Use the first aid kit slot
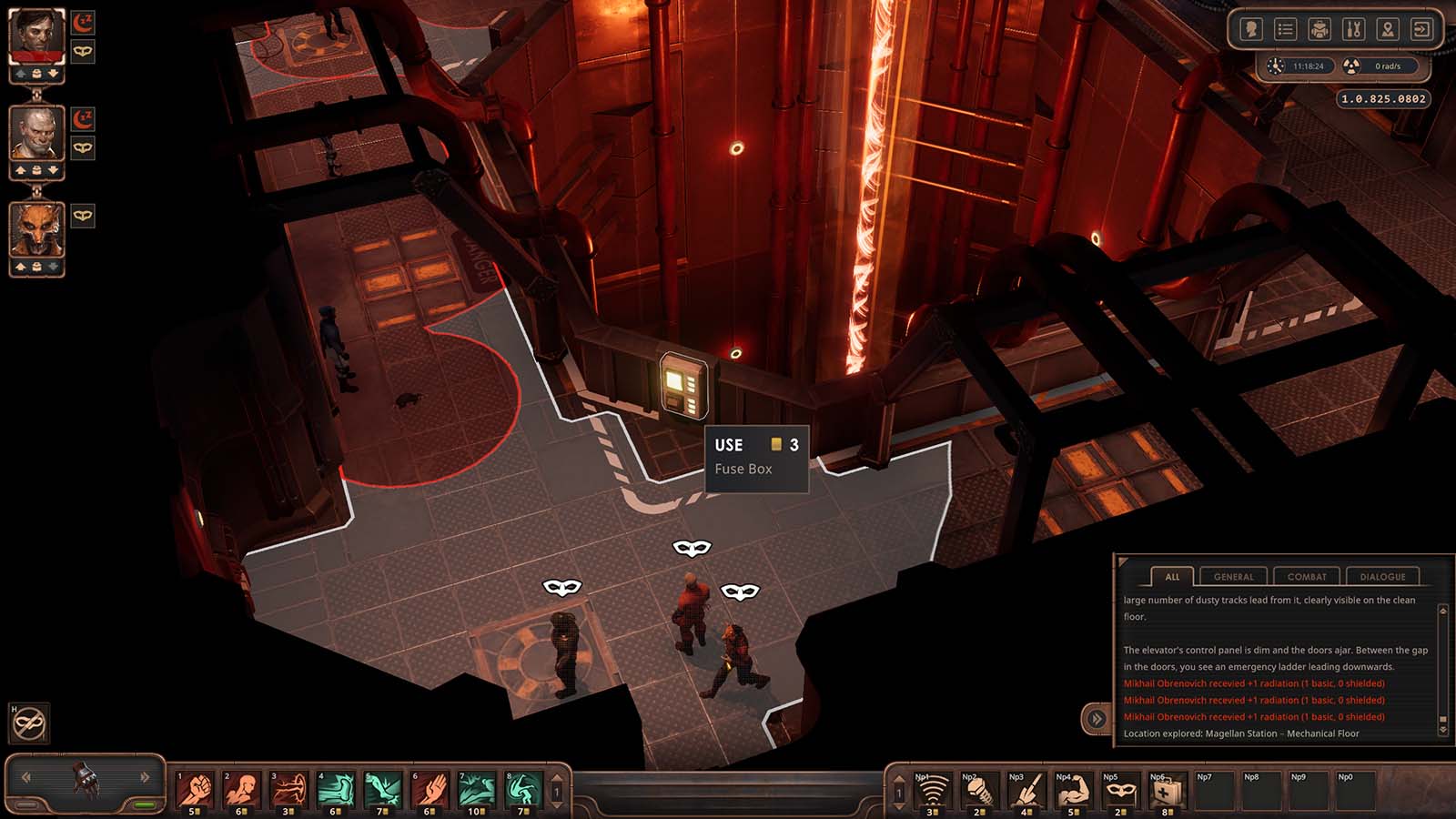 click(1165, 792)
